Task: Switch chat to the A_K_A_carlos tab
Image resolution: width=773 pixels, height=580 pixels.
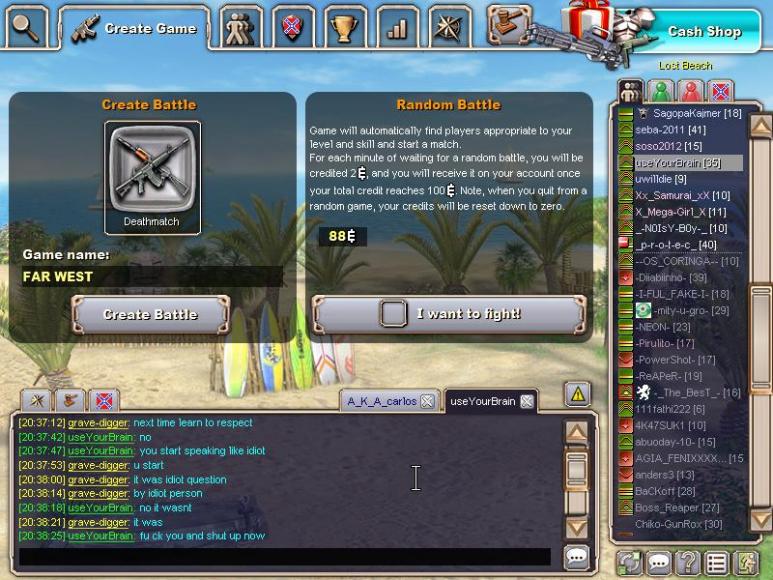Action: (380, 401)
